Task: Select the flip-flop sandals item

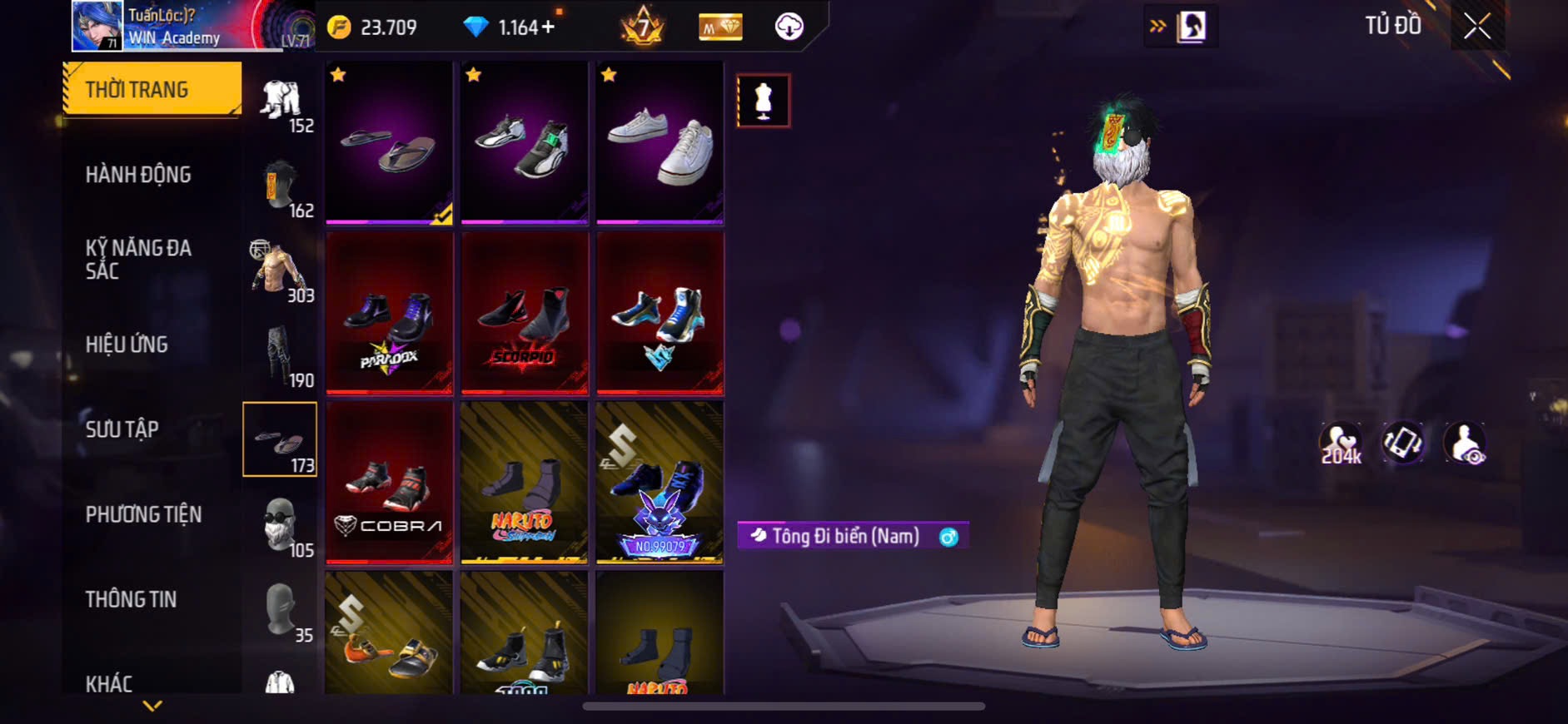Action: (x=389, y=142)
